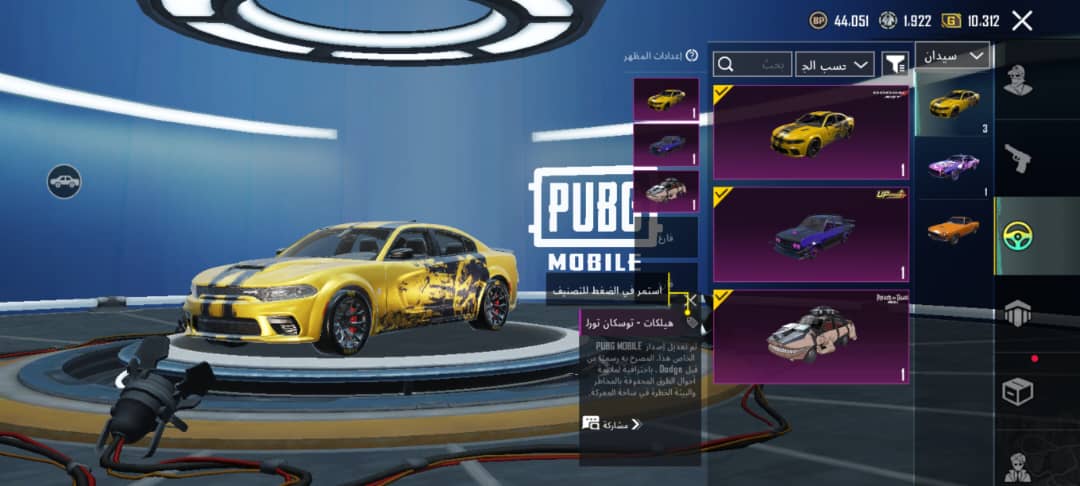Select the yellow sedan model in sidebar
The width and height of the screenshot is (1080, 486).
coord(953,103)
